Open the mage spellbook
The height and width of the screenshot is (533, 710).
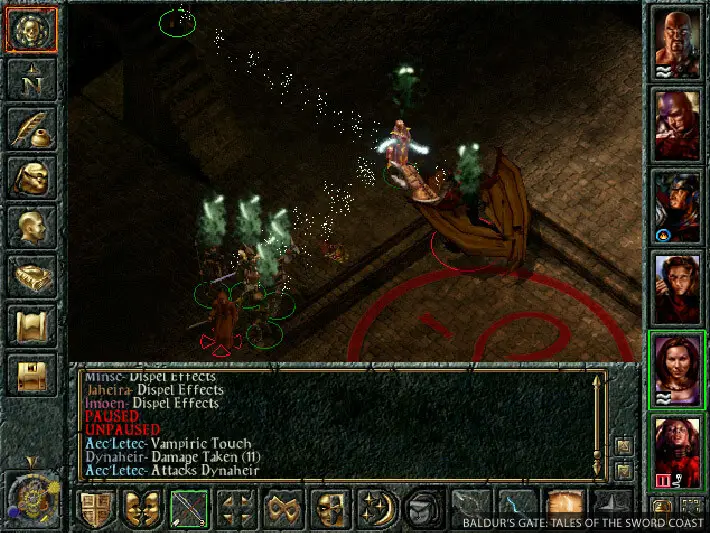pyautogui.click(x=32, y=276)
